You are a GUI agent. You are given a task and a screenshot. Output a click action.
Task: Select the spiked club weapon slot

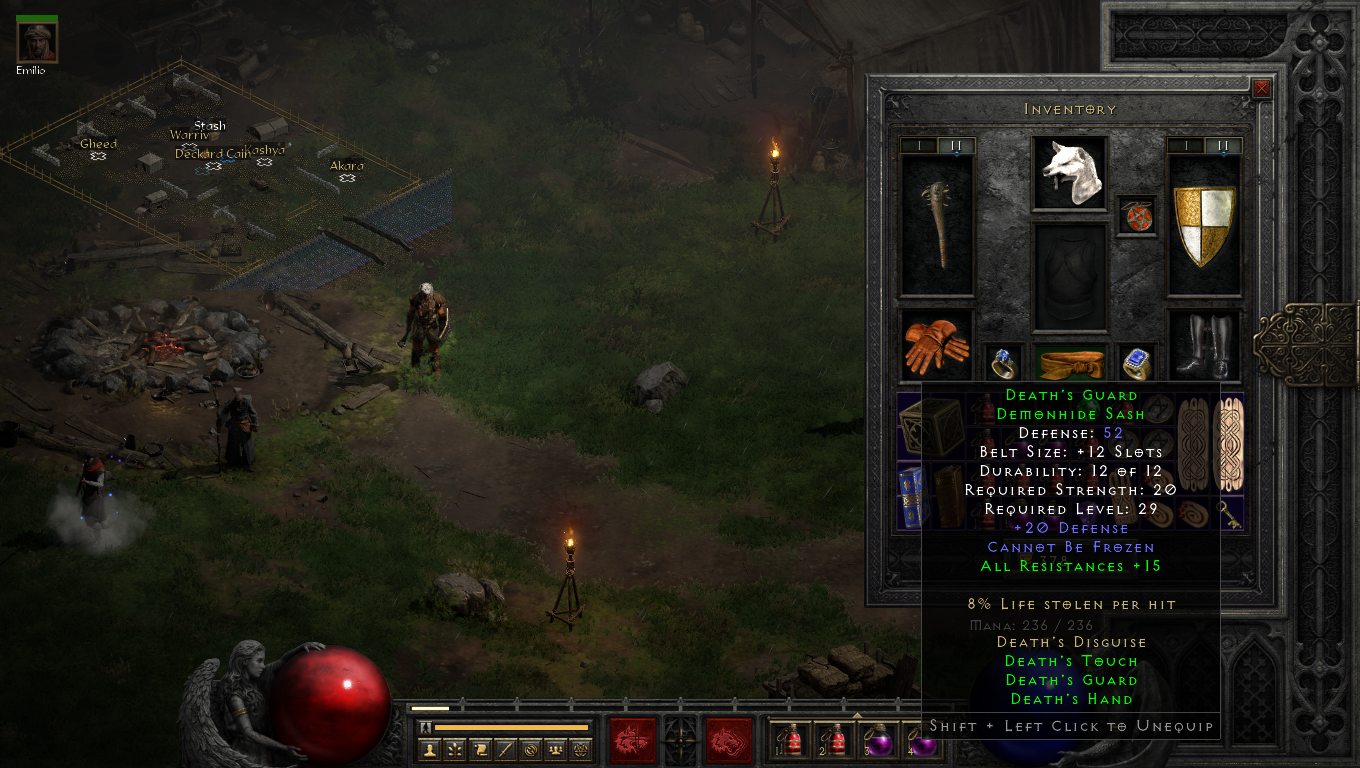click(x=937, y=225)
